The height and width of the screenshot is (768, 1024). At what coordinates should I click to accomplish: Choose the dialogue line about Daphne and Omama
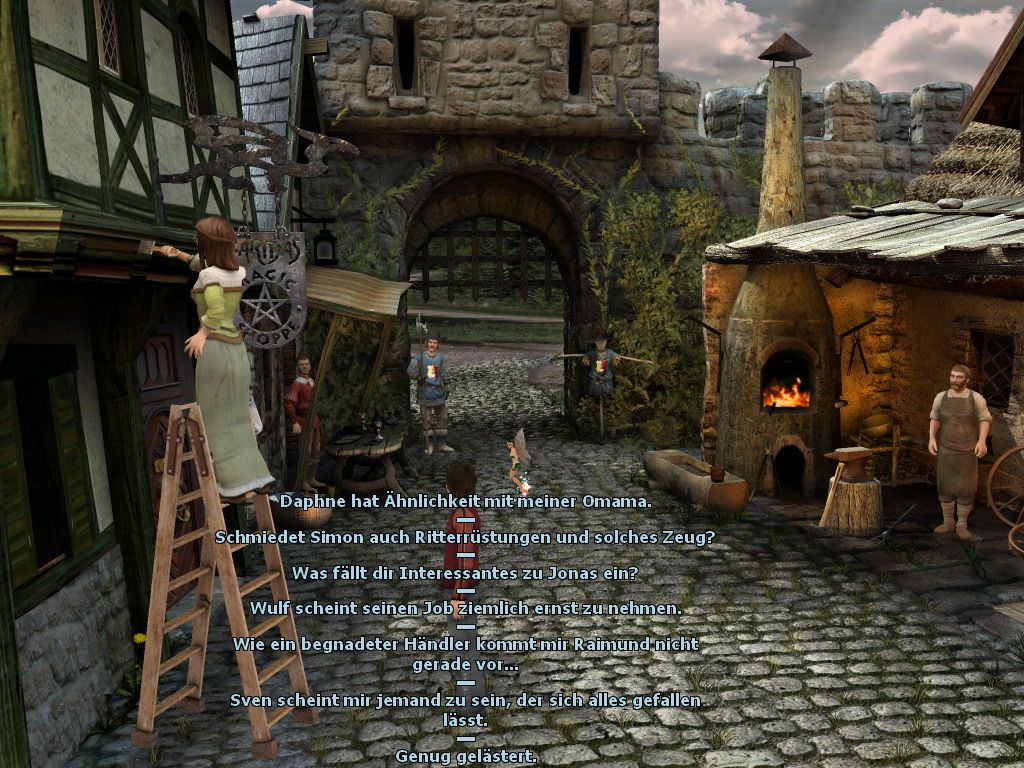point(465,501)
